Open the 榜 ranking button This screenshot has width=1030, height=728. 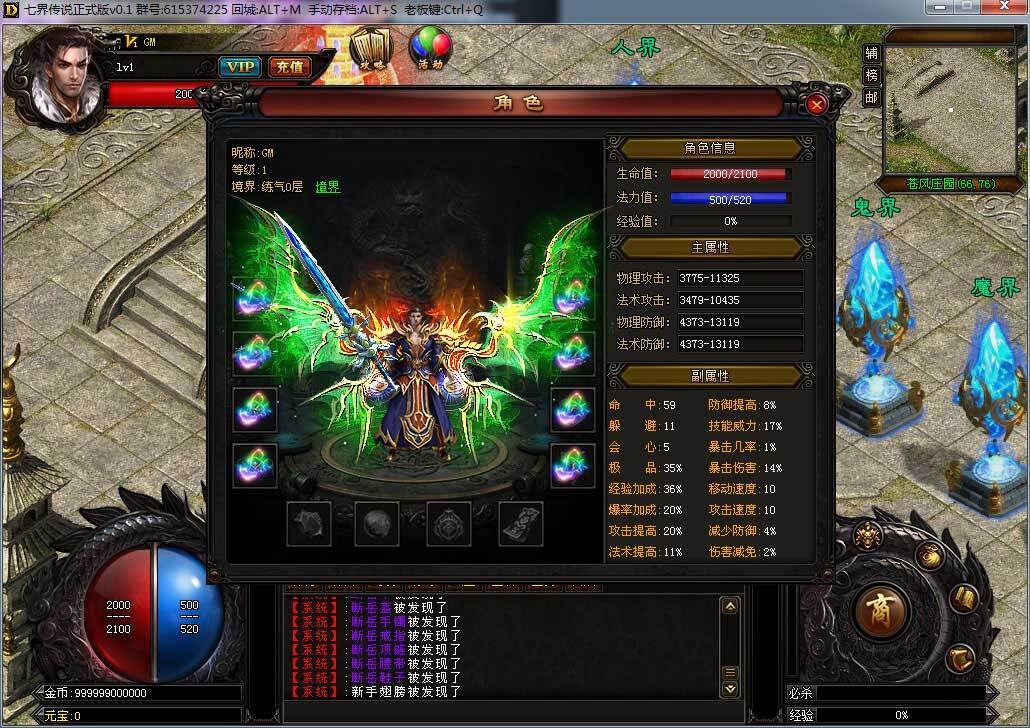[872, 75]
